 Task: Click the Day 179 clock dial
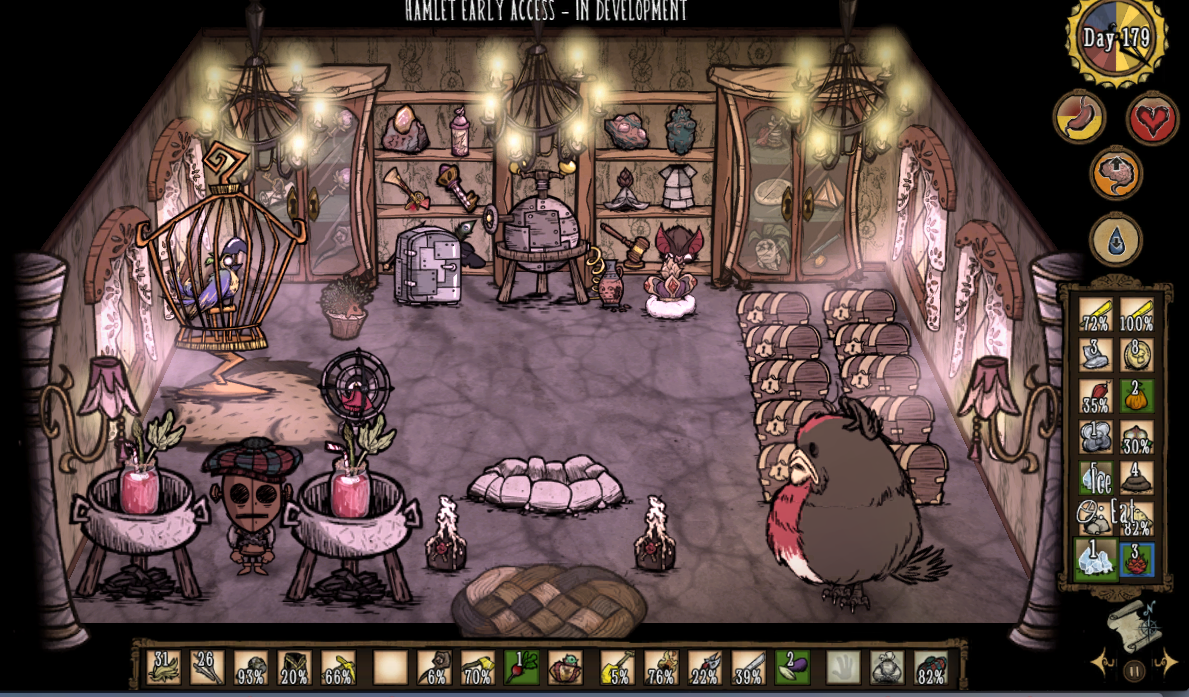(1115, 38)
